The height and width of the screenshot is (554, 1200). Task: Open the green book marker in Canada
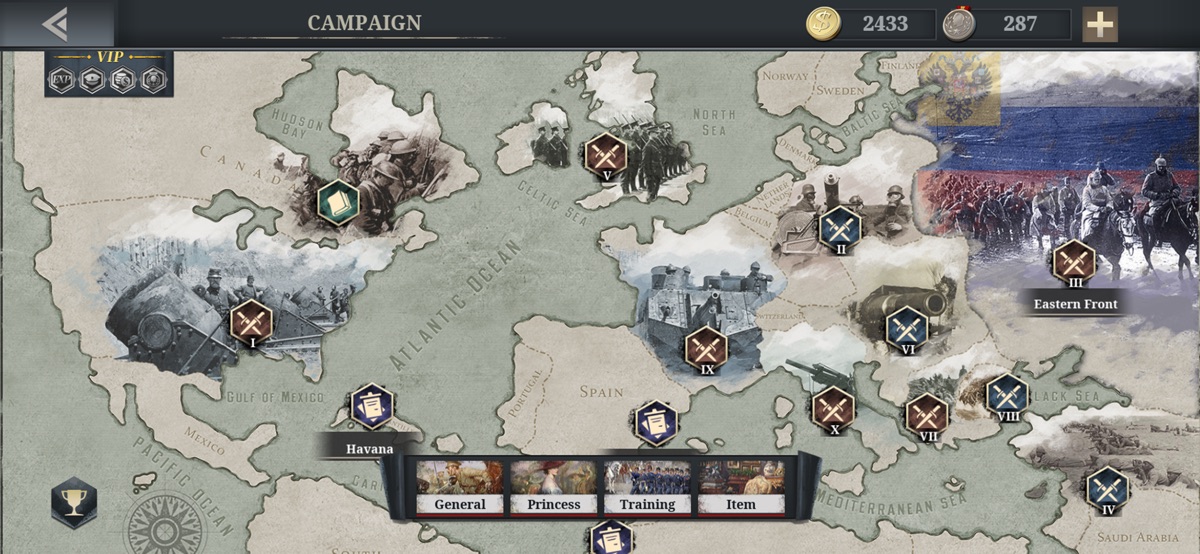[338, 201]
